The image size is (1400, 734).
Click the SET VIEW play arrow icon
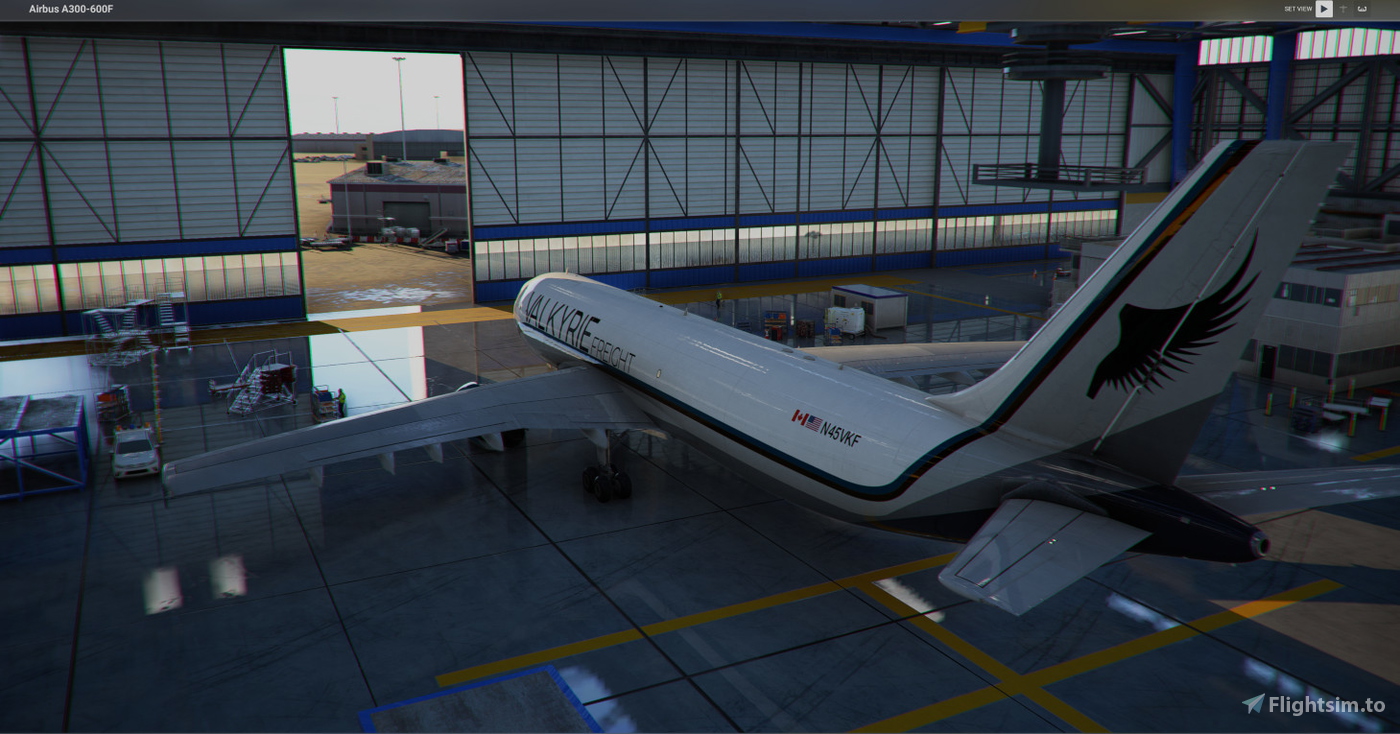(x=1323, y=9)
